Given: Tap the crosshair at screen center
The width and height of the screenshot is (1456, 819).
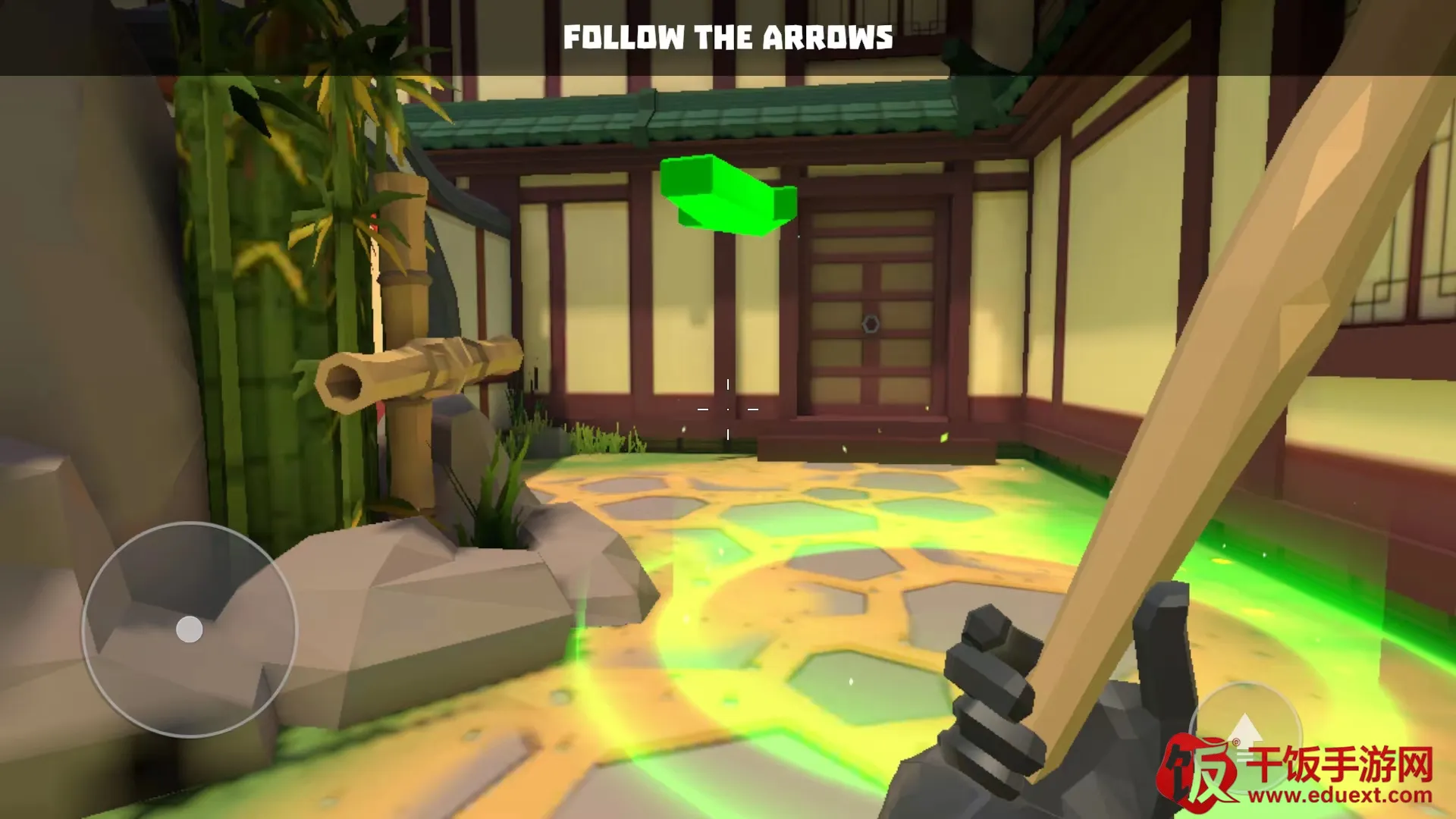Looking at the screenshot, I should pyautogui.click(x=728, y=409).
